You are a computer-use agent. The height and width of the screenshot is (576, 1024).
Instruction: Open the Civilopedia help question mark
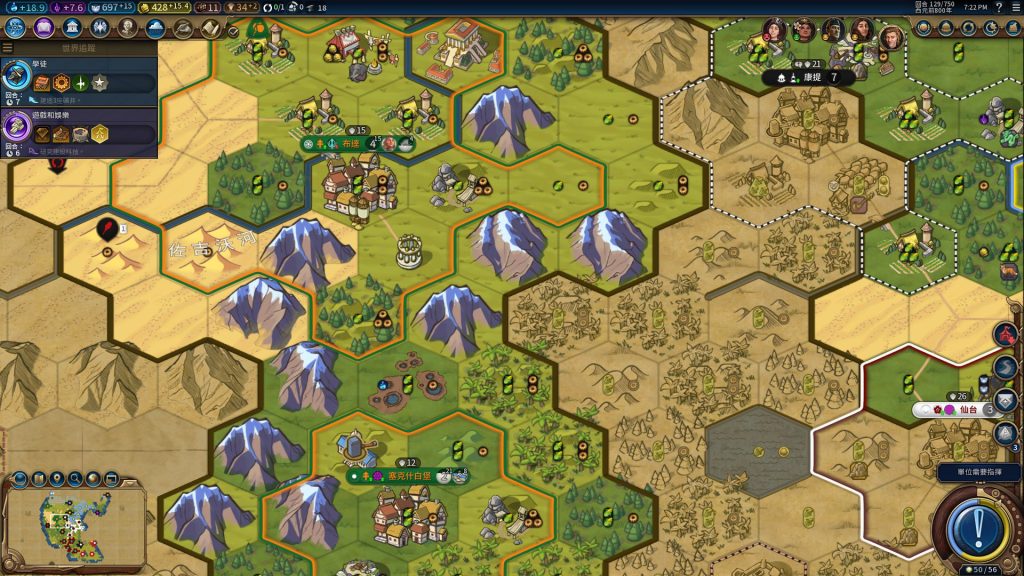[x=997, y=7]
